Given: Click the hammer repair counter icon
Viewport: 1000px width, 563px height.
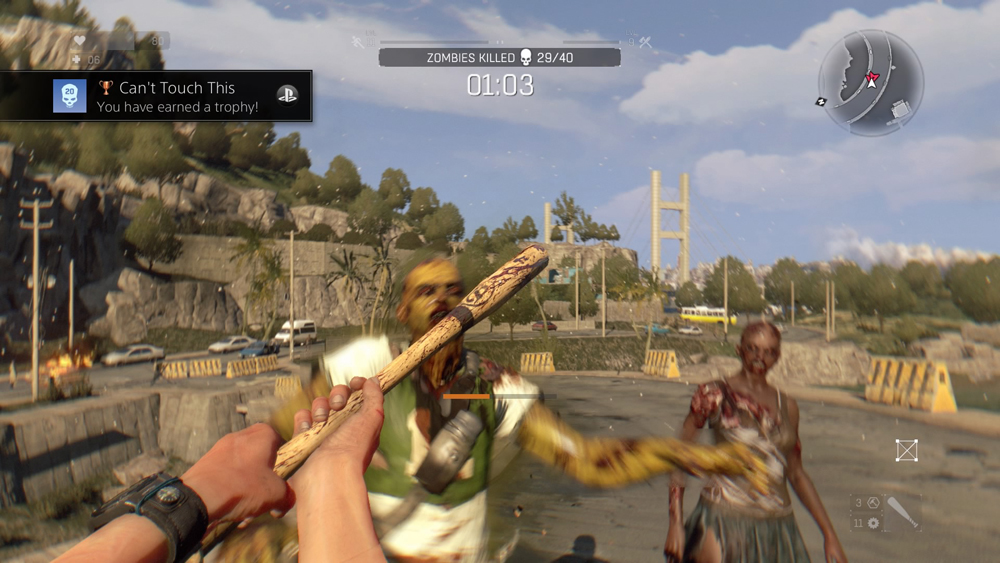Looking at the screenshot, I should pos(873,503).
